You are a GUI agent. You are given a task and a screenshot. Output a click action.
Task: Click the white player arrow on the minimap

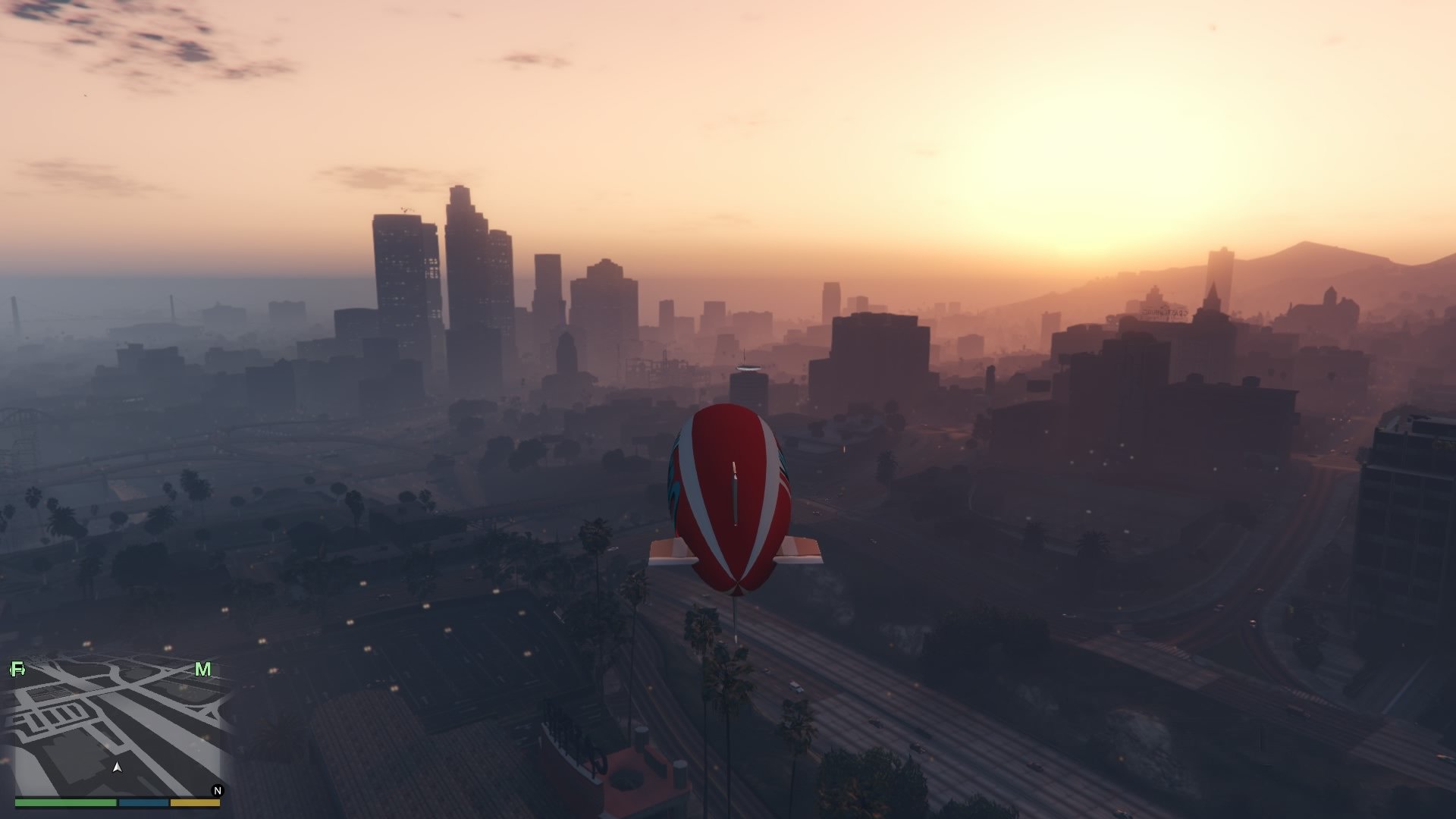118,767
